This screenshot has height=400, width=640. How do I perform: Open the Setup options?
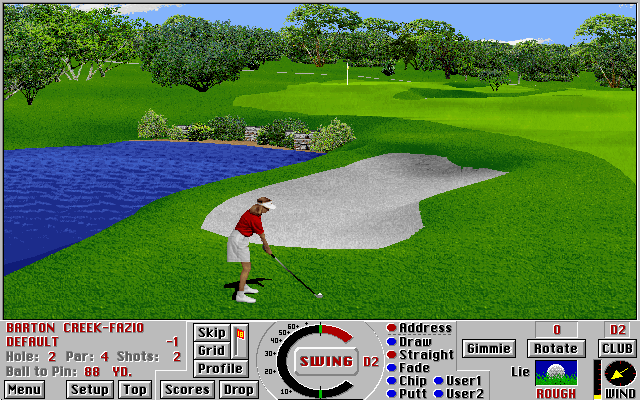pos(90,389)
